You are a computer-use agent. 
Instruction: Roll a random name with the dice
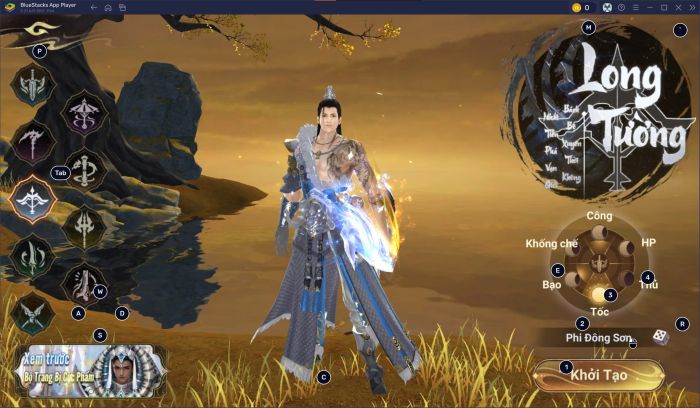(661, 338)
